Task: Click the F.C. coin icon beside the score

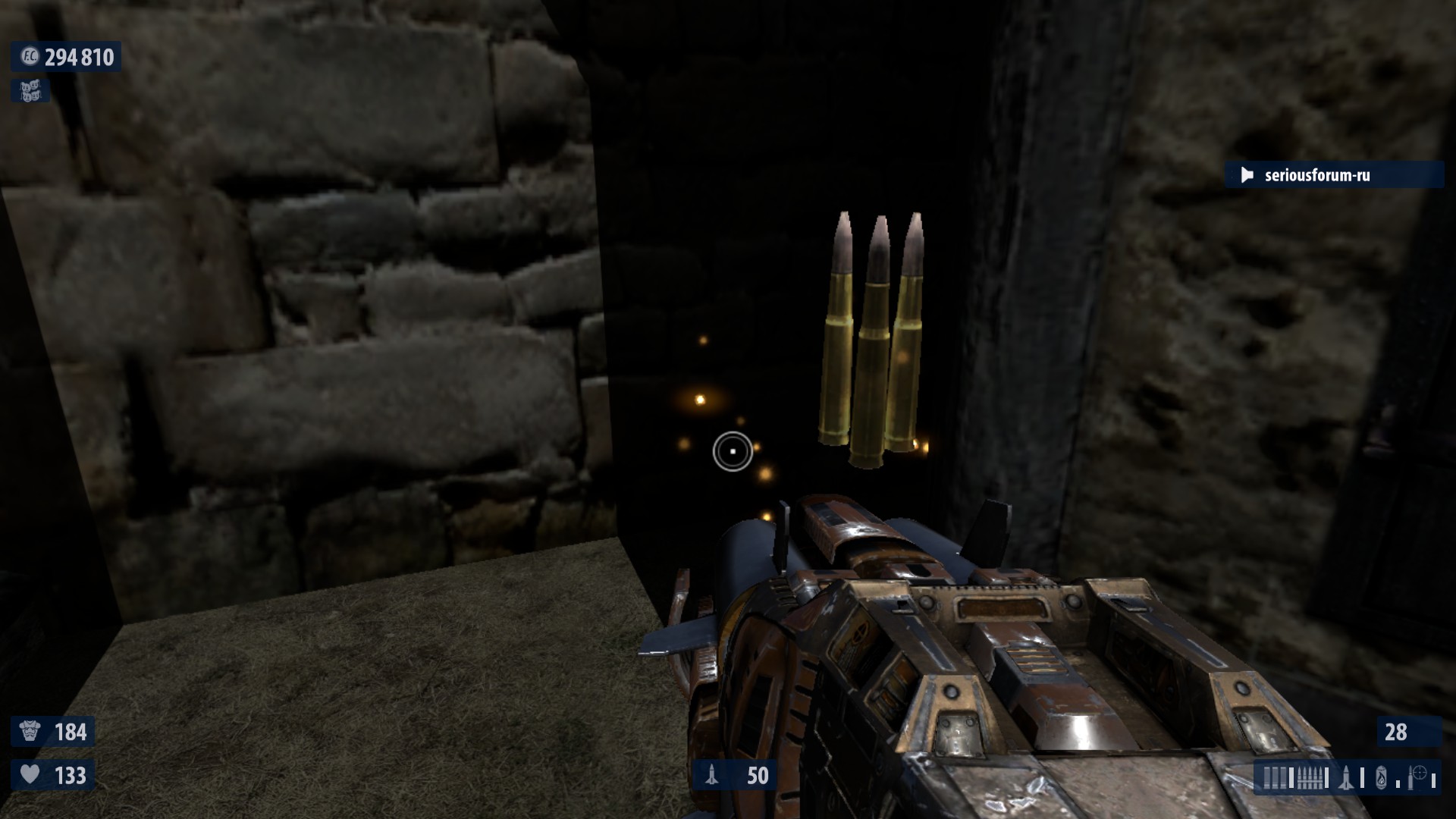Action: (x=30, y=57)
